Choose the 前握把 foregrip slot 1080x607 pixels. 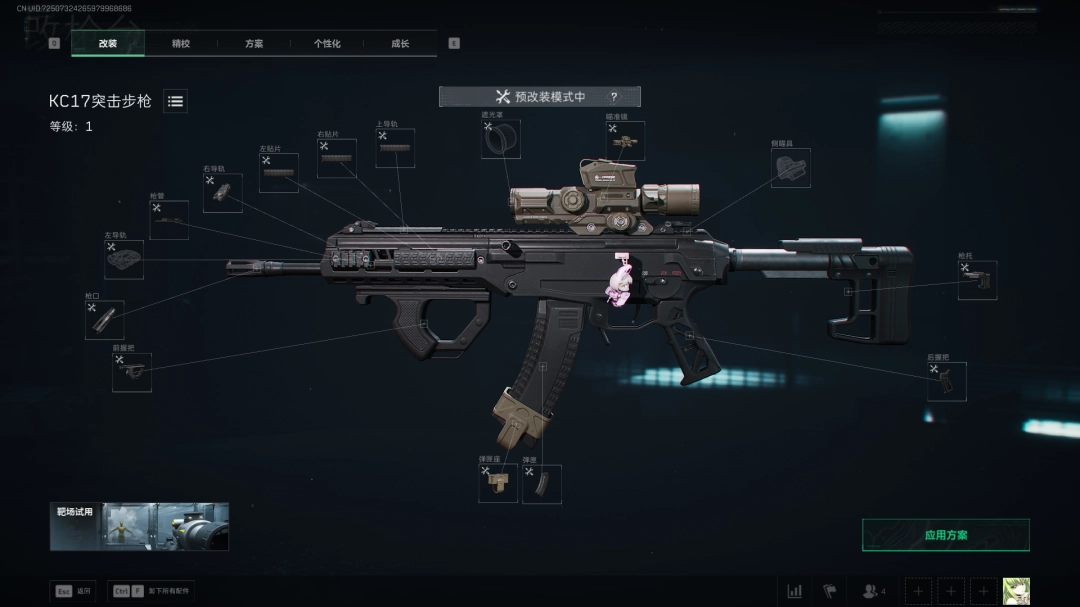(x=132, y=372)
